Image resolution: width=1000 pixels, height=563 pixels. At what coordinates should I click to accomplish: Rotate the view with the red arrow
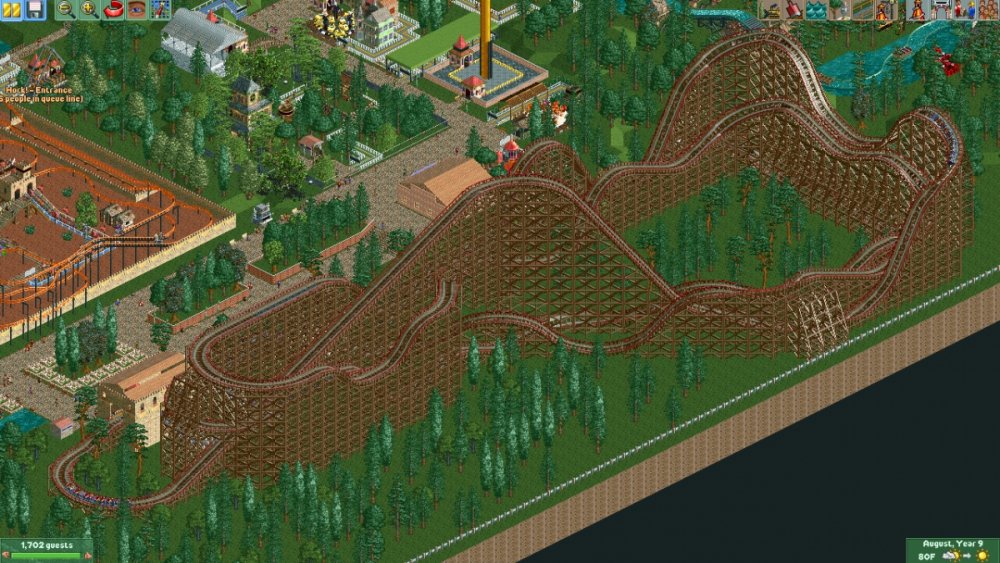112,10
